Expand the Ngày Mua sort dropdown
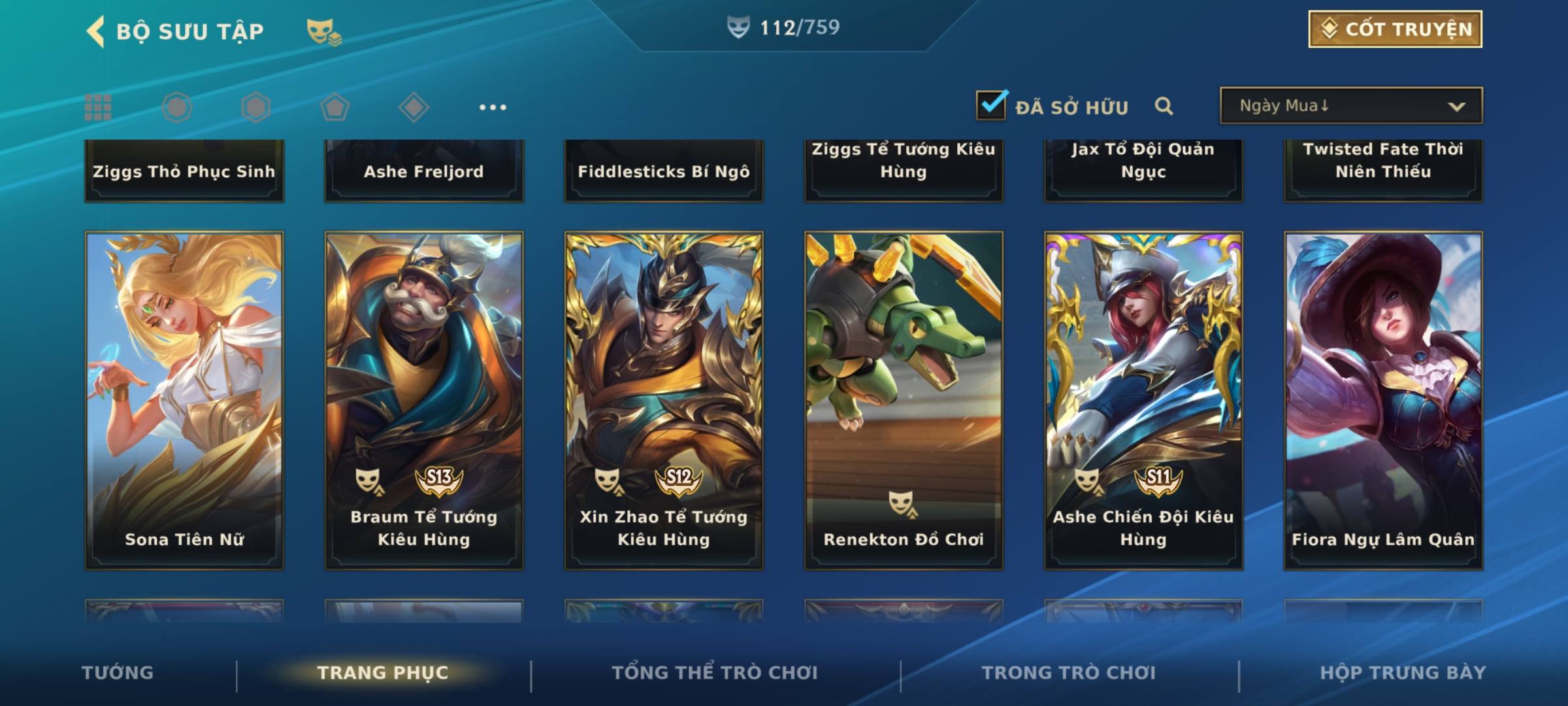Screen dimensions: 1568x706 (1350, 106)
